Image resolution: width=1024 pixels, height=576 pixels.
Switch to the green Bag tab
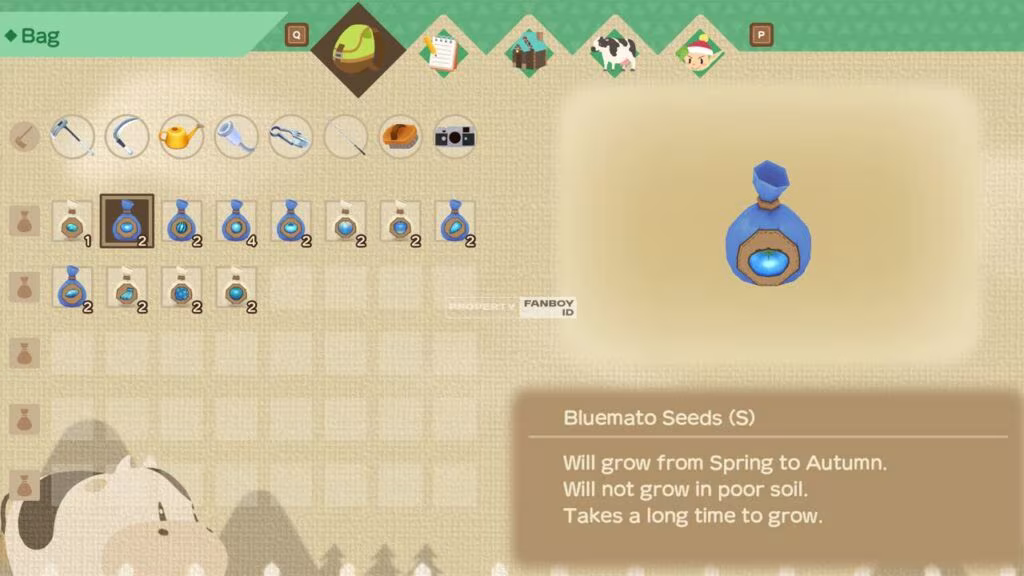[358, 50]
